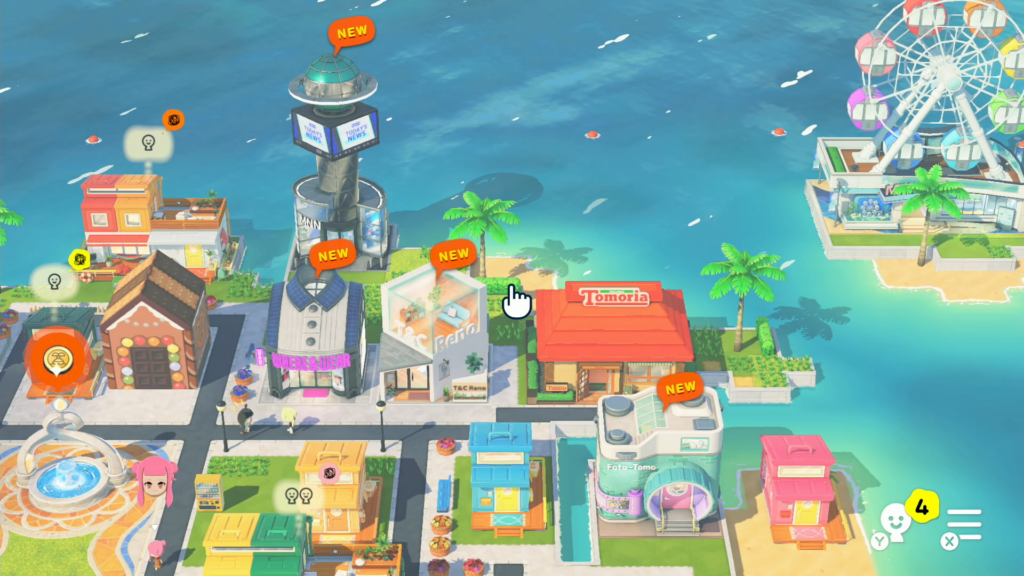This screenshot has height=576, width=1024.
Task: Select the NEW badge above the news tower
Action: tap(351, 33)
